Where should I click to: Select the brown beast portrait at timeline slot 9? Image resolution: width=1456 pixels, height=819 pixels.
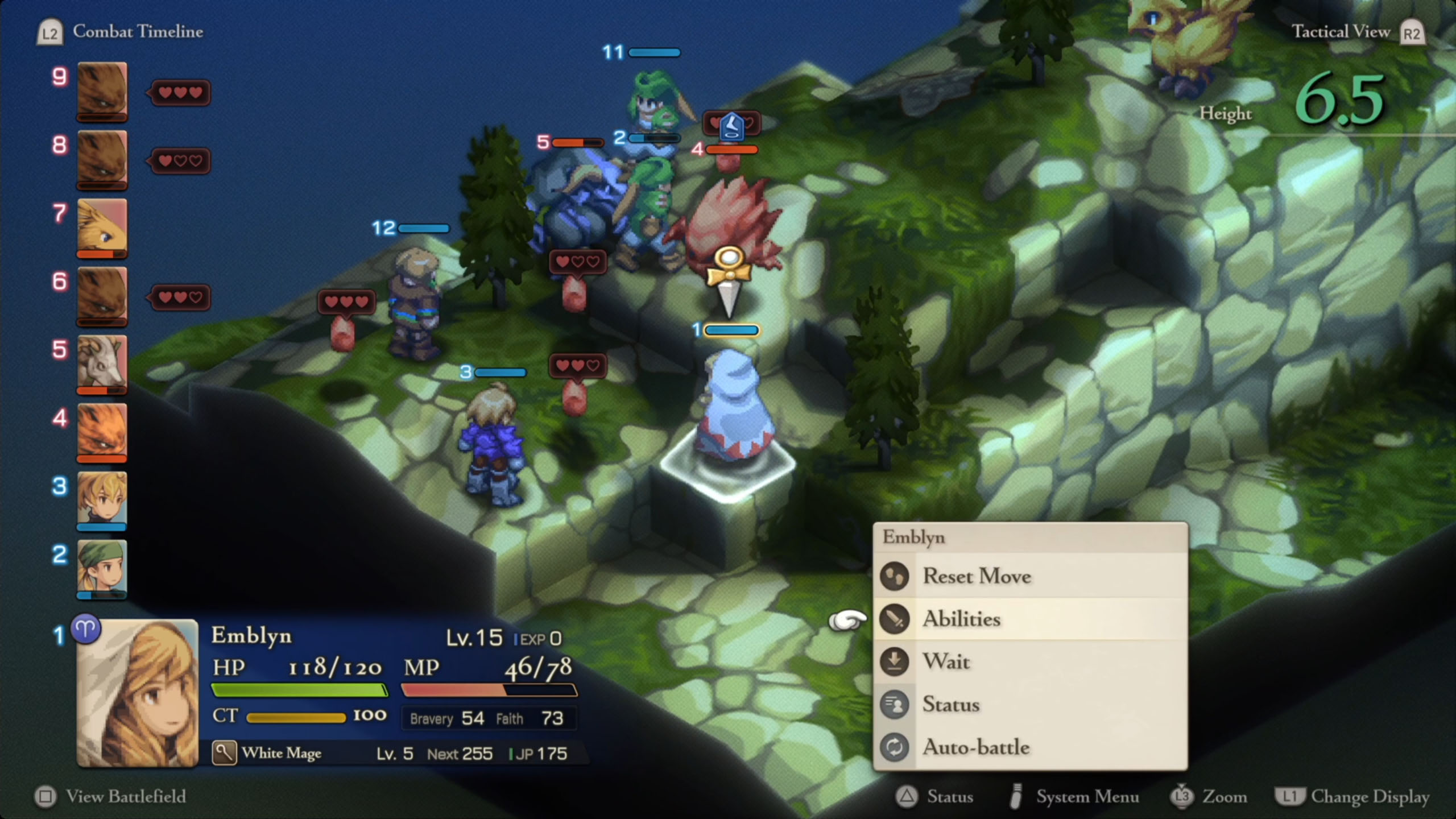click(102, 91)
